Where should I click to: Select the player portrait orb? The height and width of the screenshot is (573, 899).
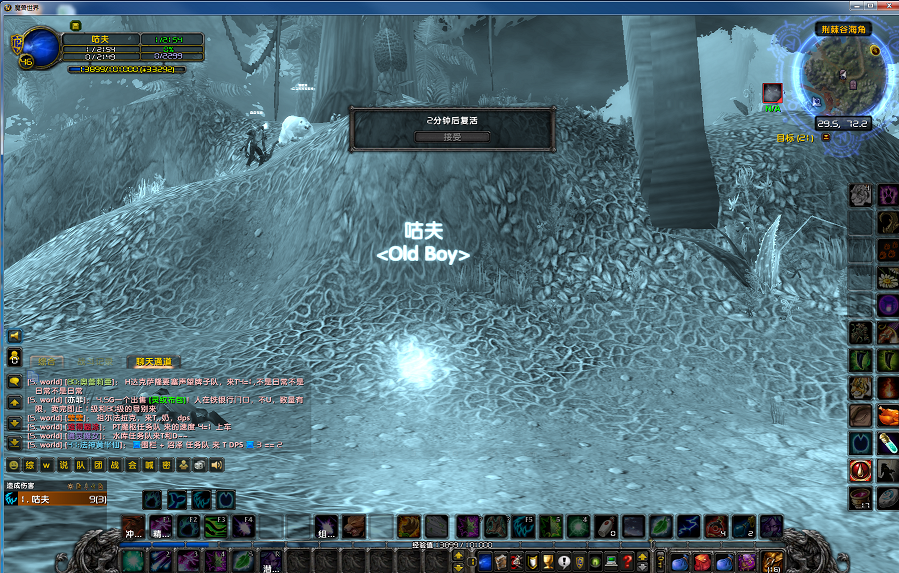pos(41,46)
